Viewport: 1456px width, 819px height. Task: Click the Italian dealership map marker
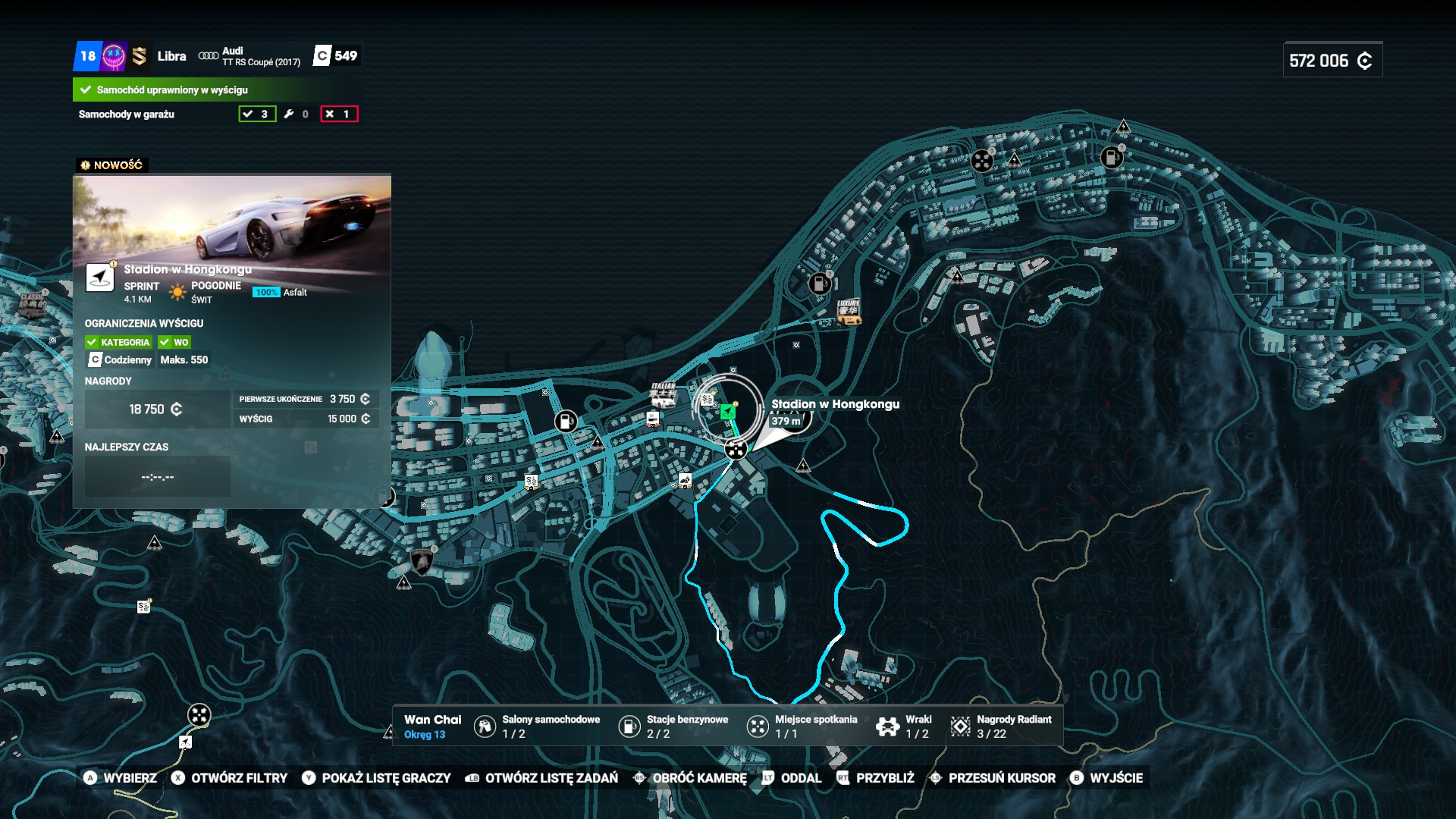click(x=663, y=394)
